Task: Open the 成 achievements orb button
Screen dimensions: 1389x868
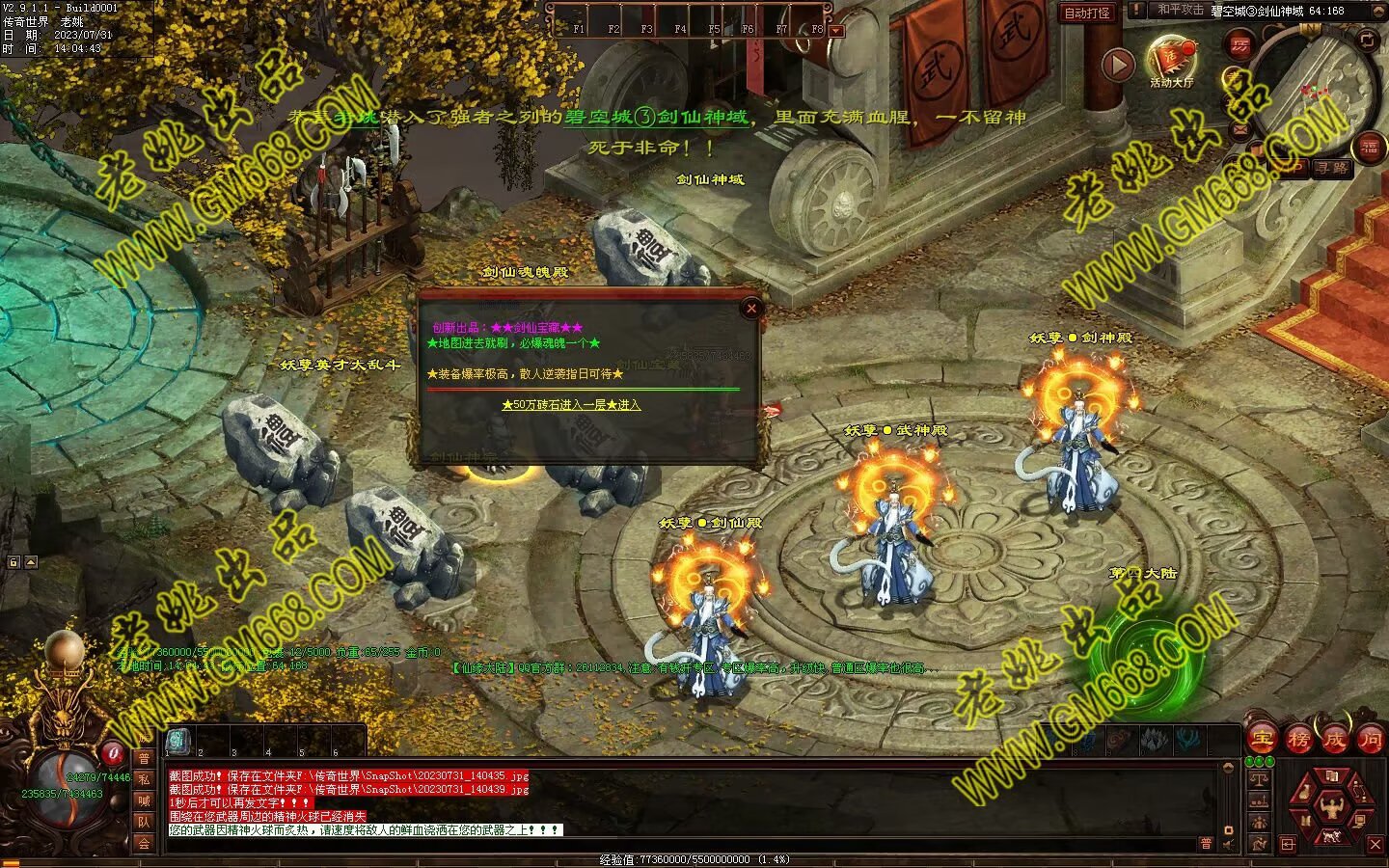Action: 1334,740
